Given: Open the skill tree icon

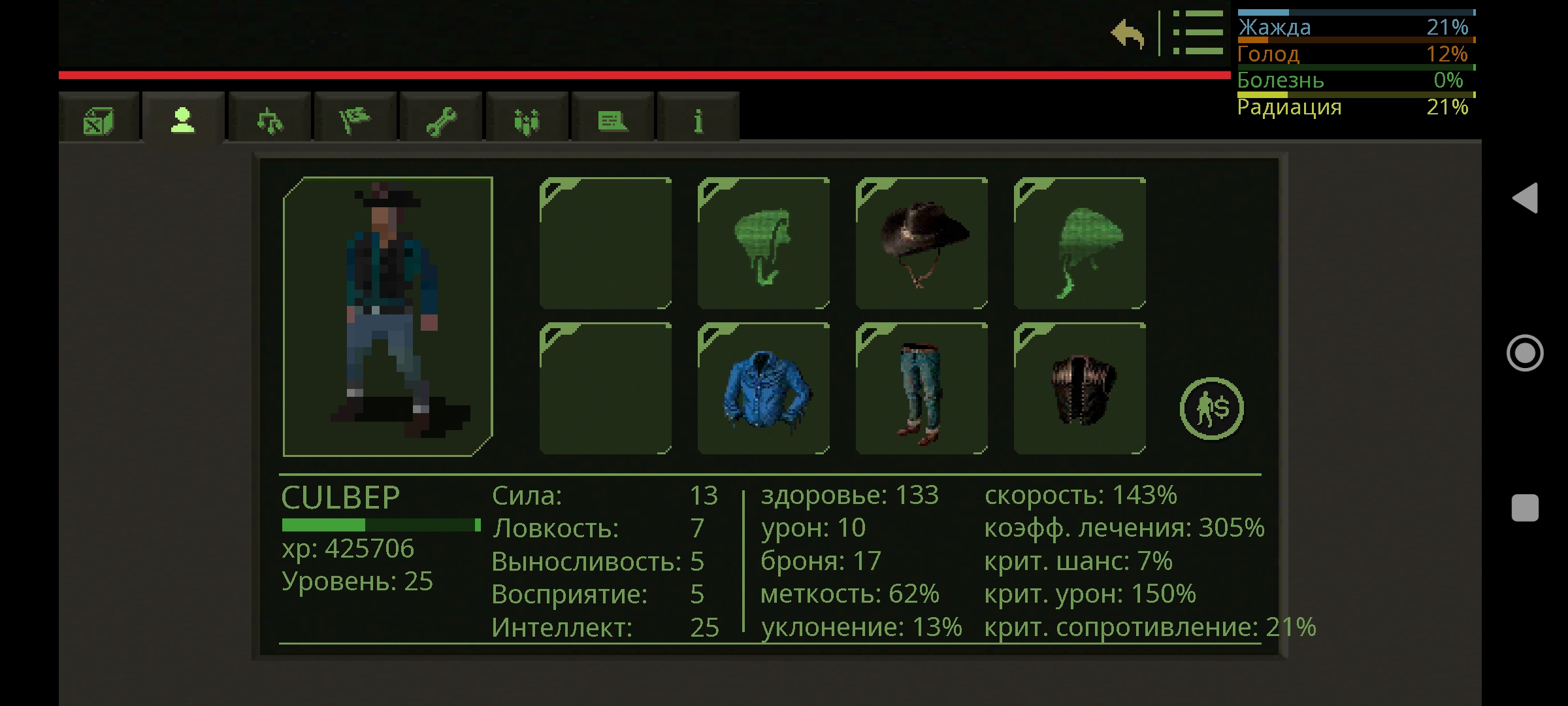Looking at the screenshot, I should click(x=270, y=120).
